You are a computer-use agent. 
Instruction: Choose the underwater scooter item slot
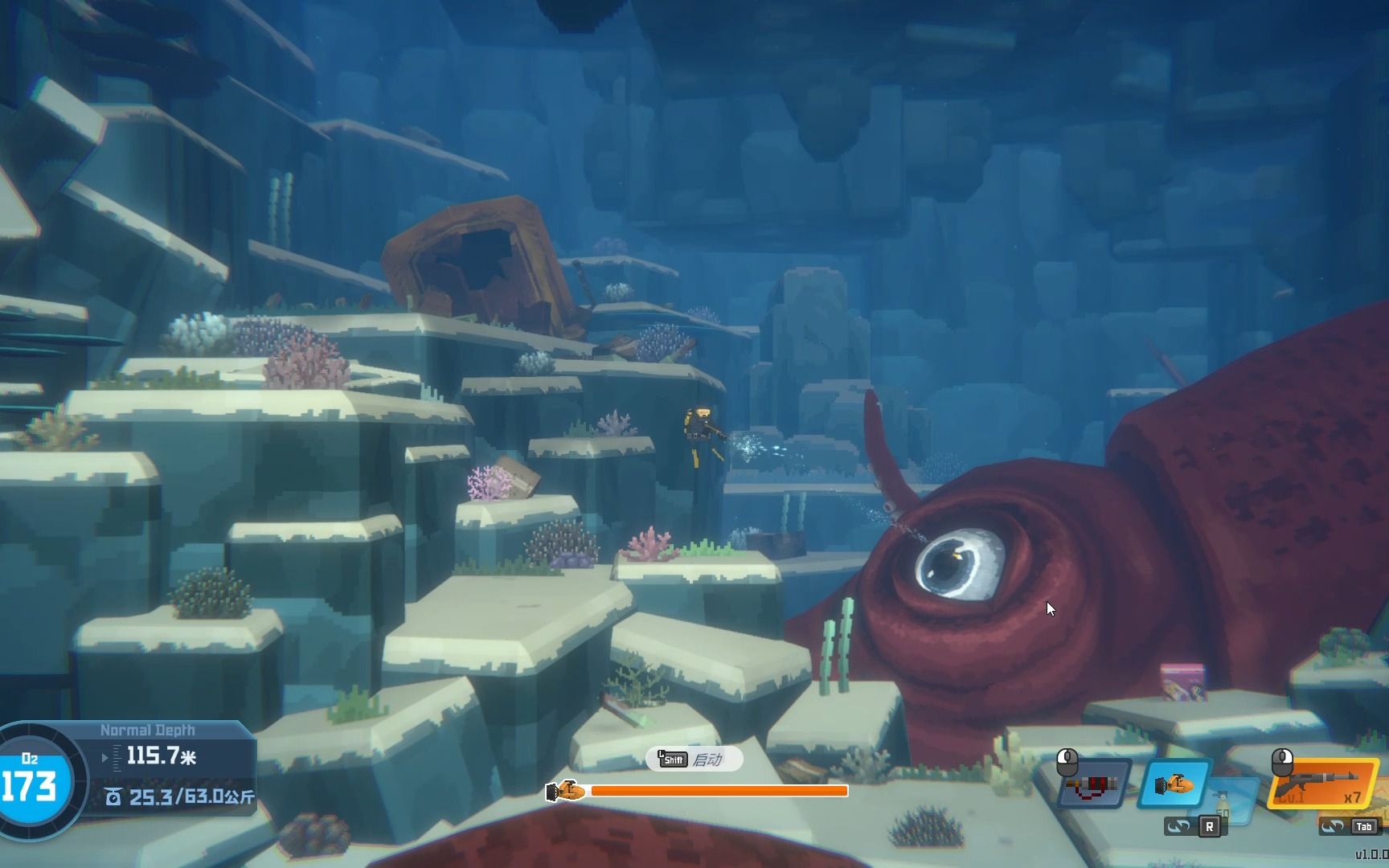1174,784
